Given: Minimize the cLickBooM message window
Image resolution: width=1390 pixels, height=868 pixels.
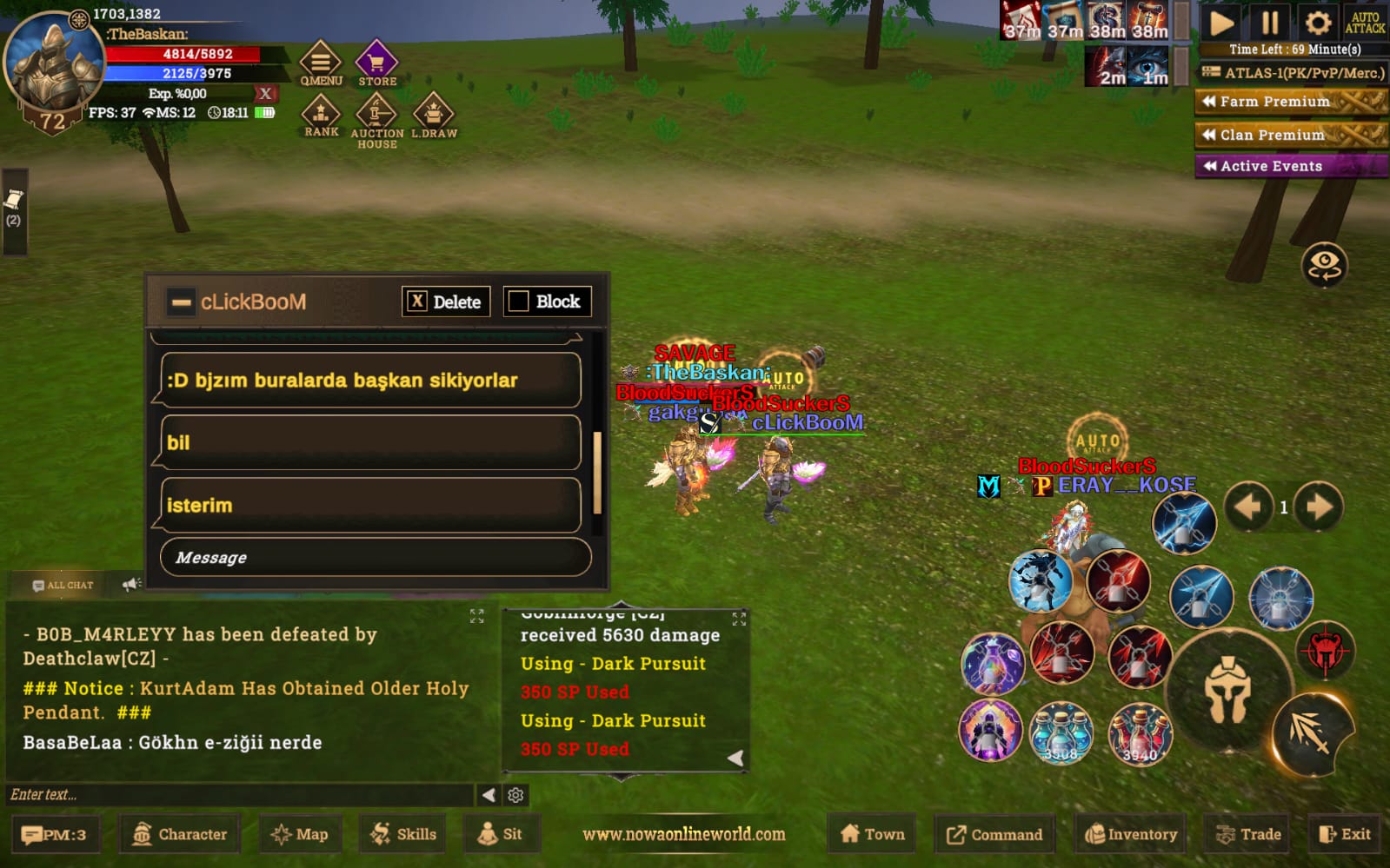Looking at the screenshot, I should pyautogui.click(x=181, y=302).
